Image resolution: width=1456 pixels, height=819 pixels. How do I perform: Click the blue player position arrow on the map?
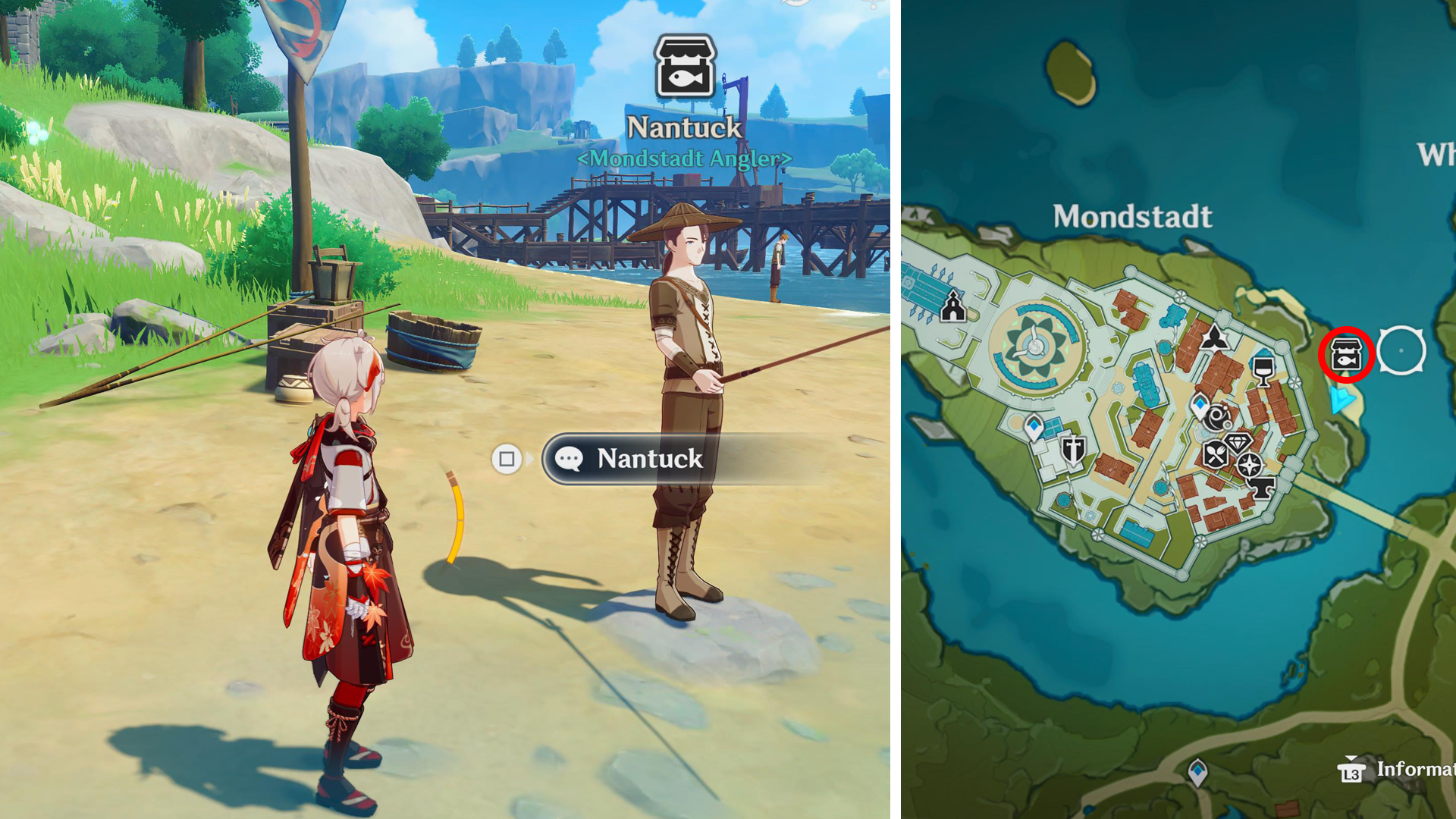point(1343,398)
